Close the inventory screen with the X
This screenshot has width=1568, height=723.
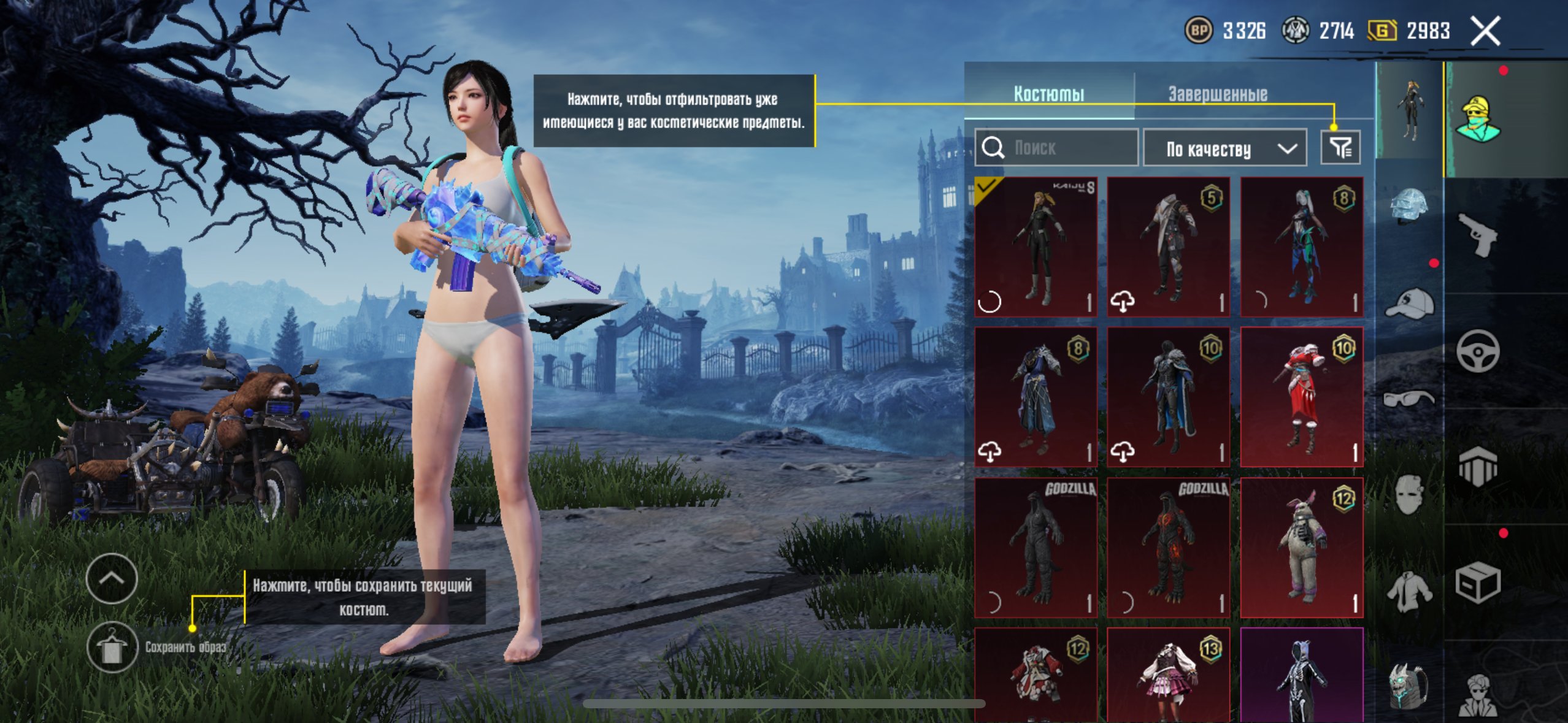tap(1485, 31)
